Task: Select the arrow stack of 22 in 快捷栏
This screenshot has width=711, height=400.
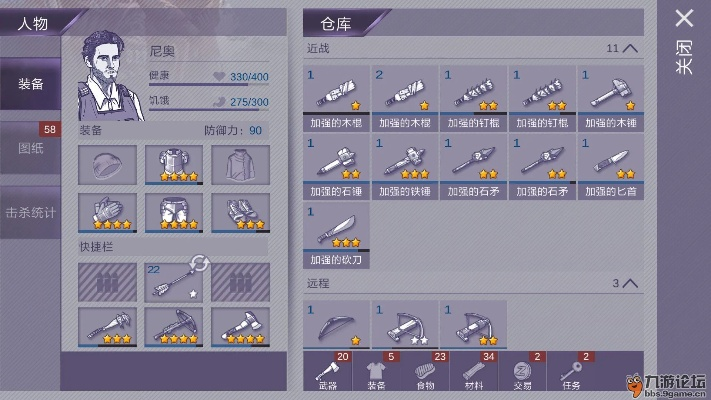Action: click(173, 283)
